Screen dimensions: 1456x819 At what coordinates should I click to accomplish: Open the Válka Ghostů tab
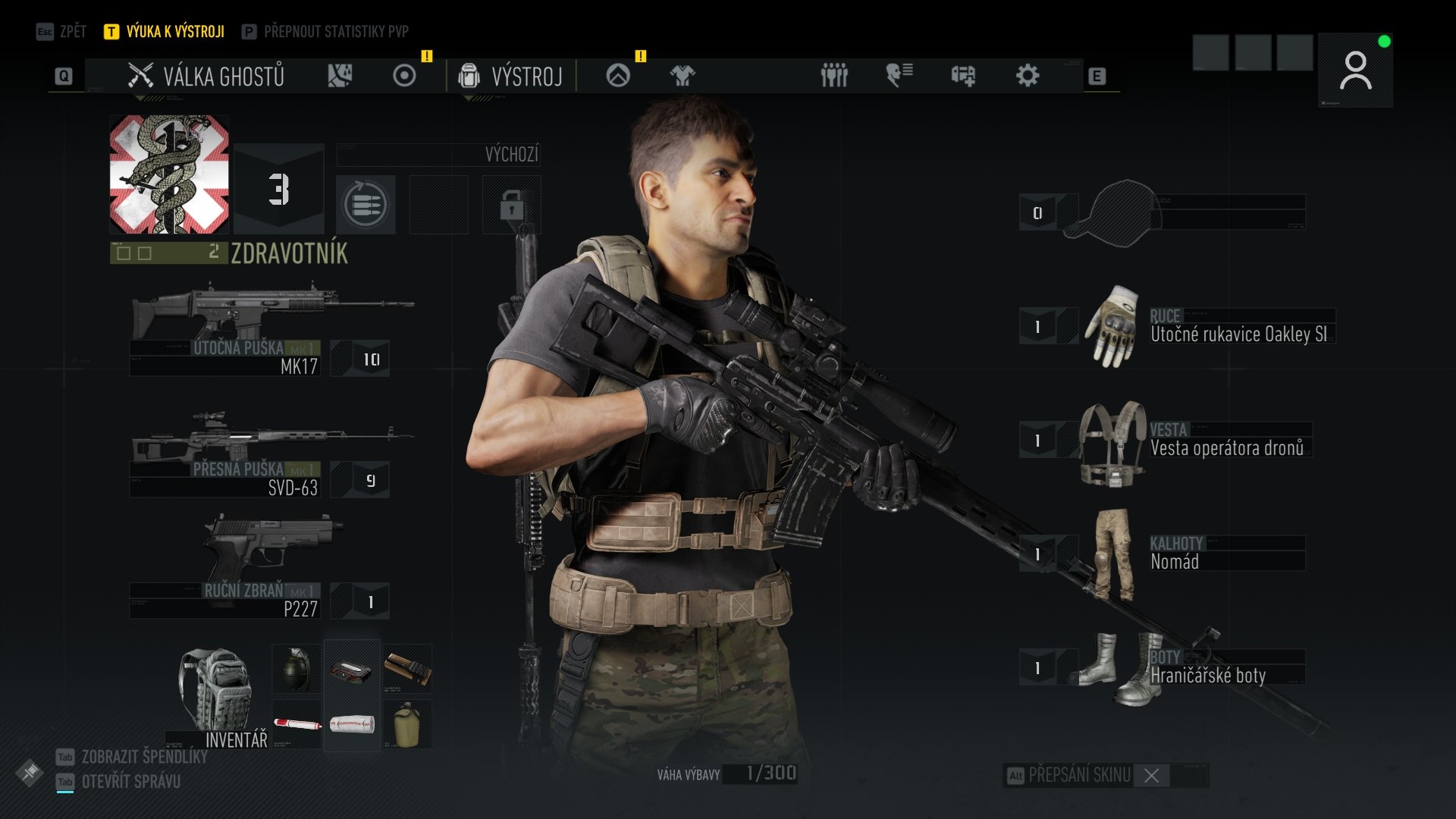(206, 76)
